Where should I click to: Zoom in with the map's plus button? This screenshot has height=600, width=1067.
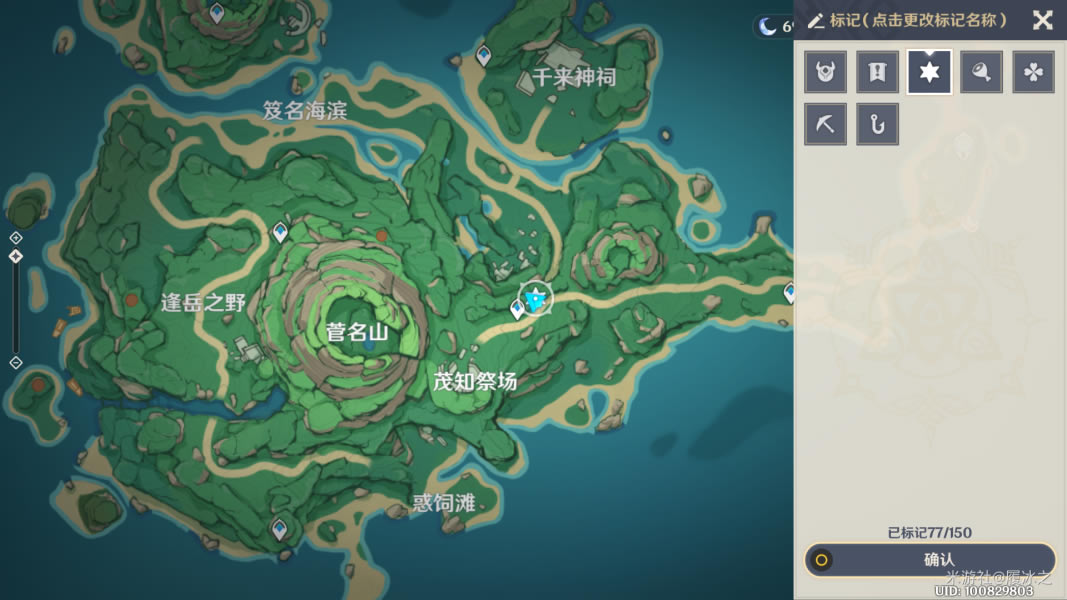15,237
